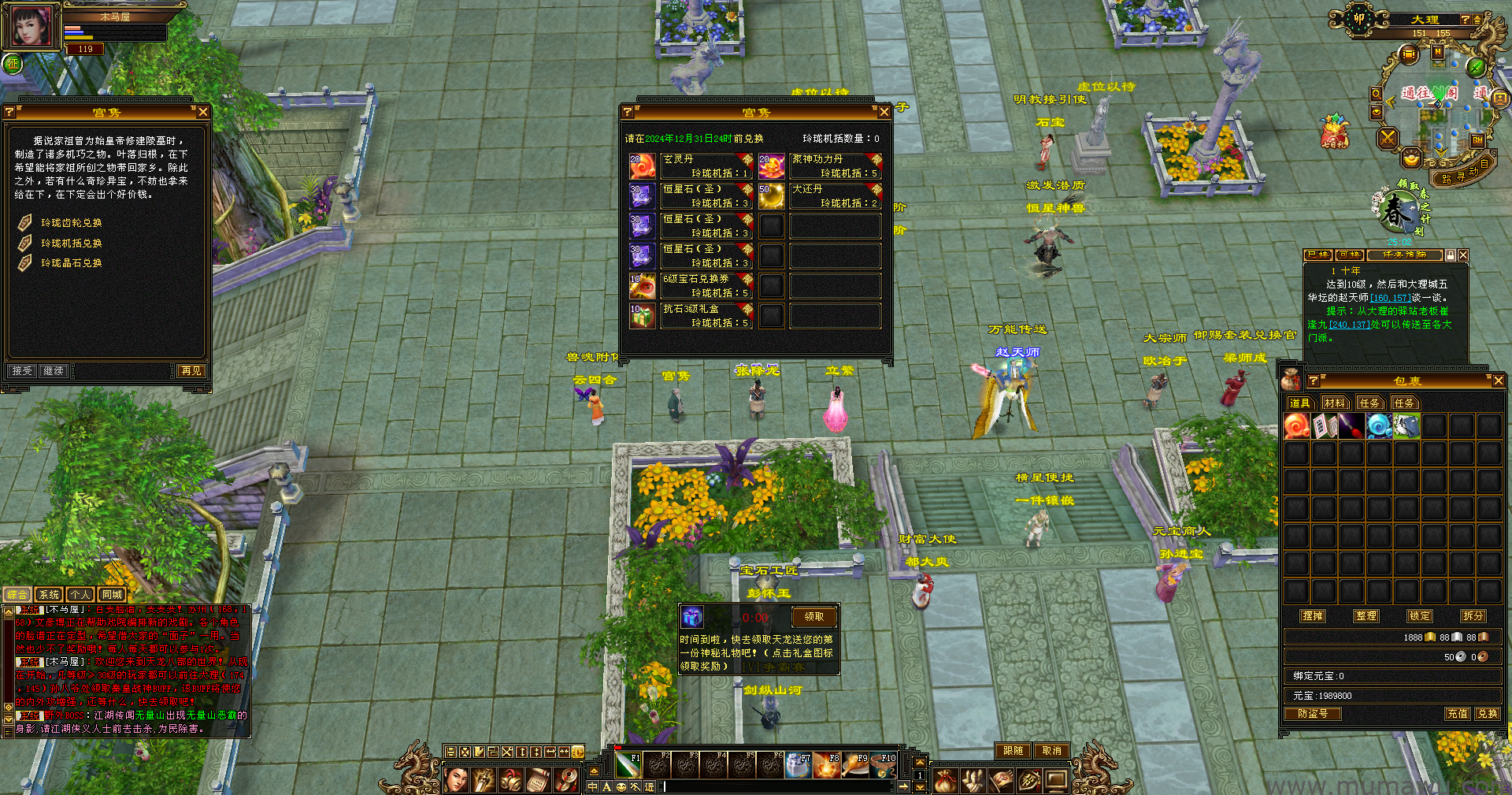Open a stall with 摆摊 button
1512x795 pixels.
coord(1313,616)
